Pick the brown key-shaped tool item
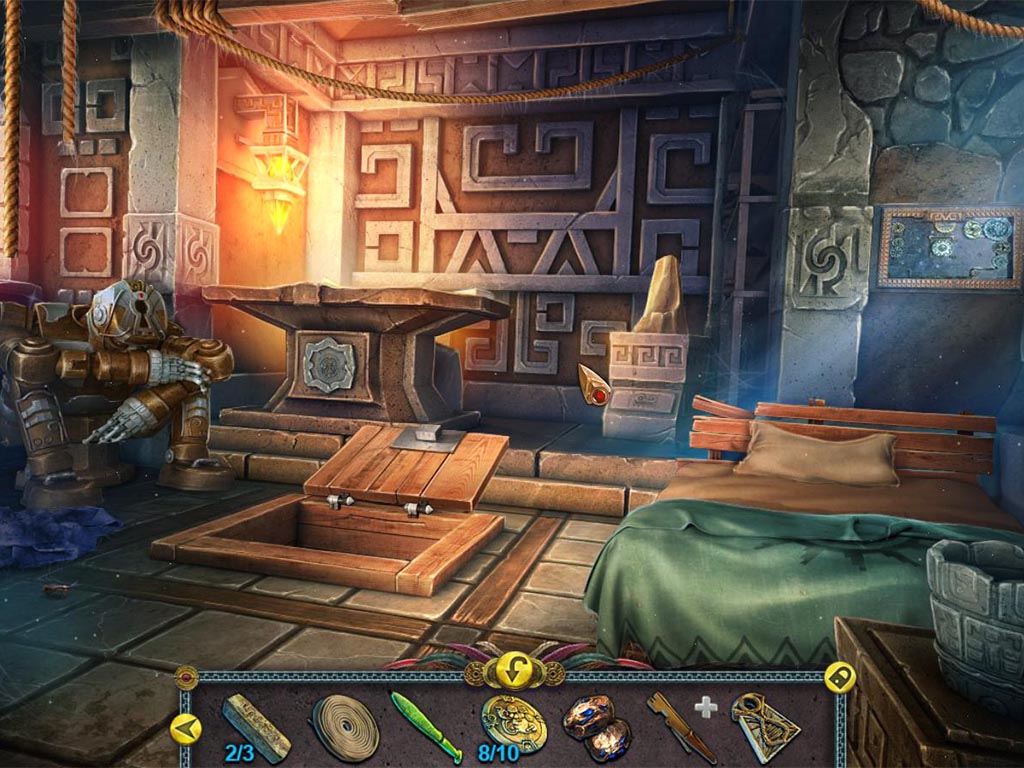 pyautogui.click(x=680, y=727)
